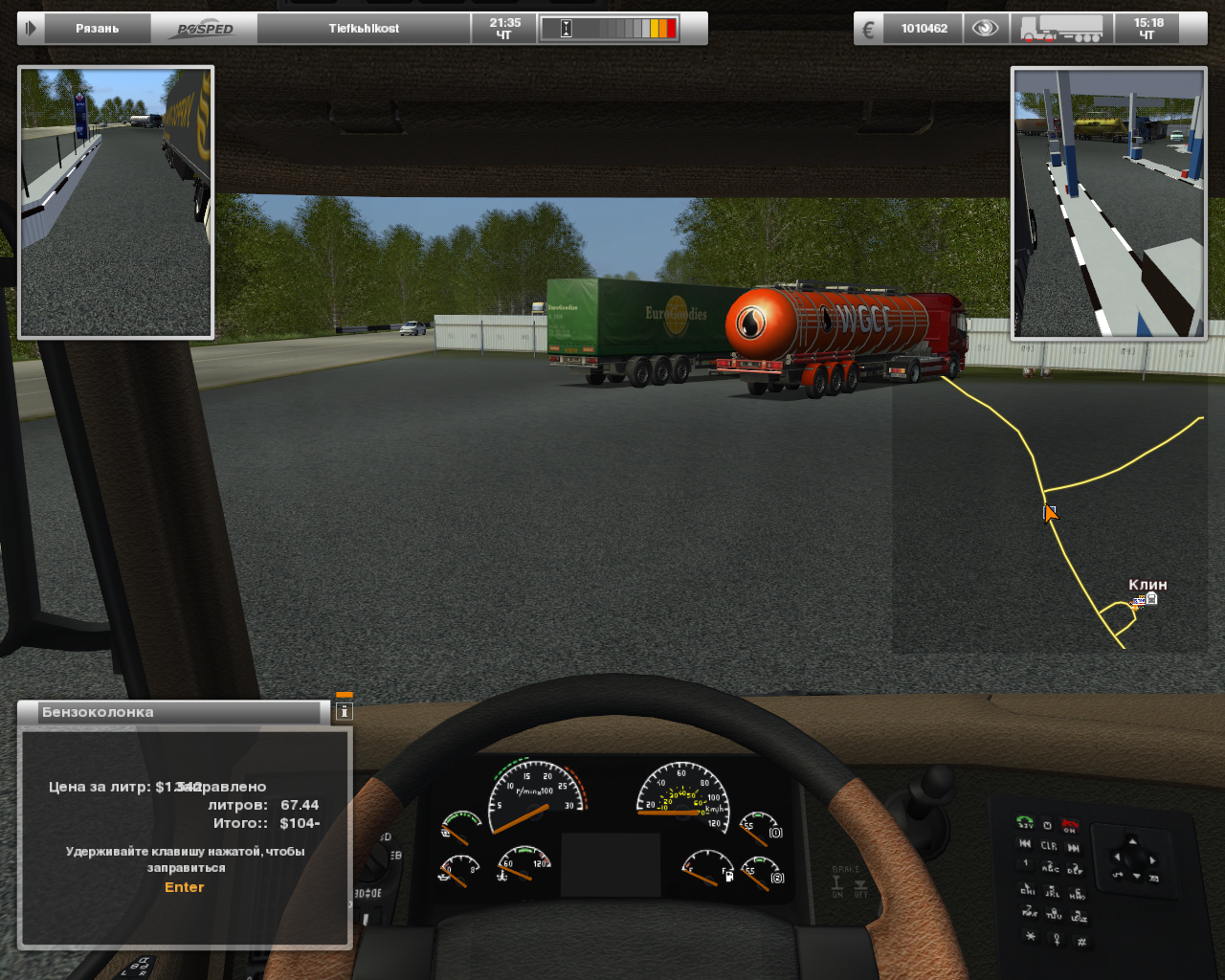This screenshot has height=980, width=1225.
Task: Open the Posped company logo panel
Action: (204, 29)
